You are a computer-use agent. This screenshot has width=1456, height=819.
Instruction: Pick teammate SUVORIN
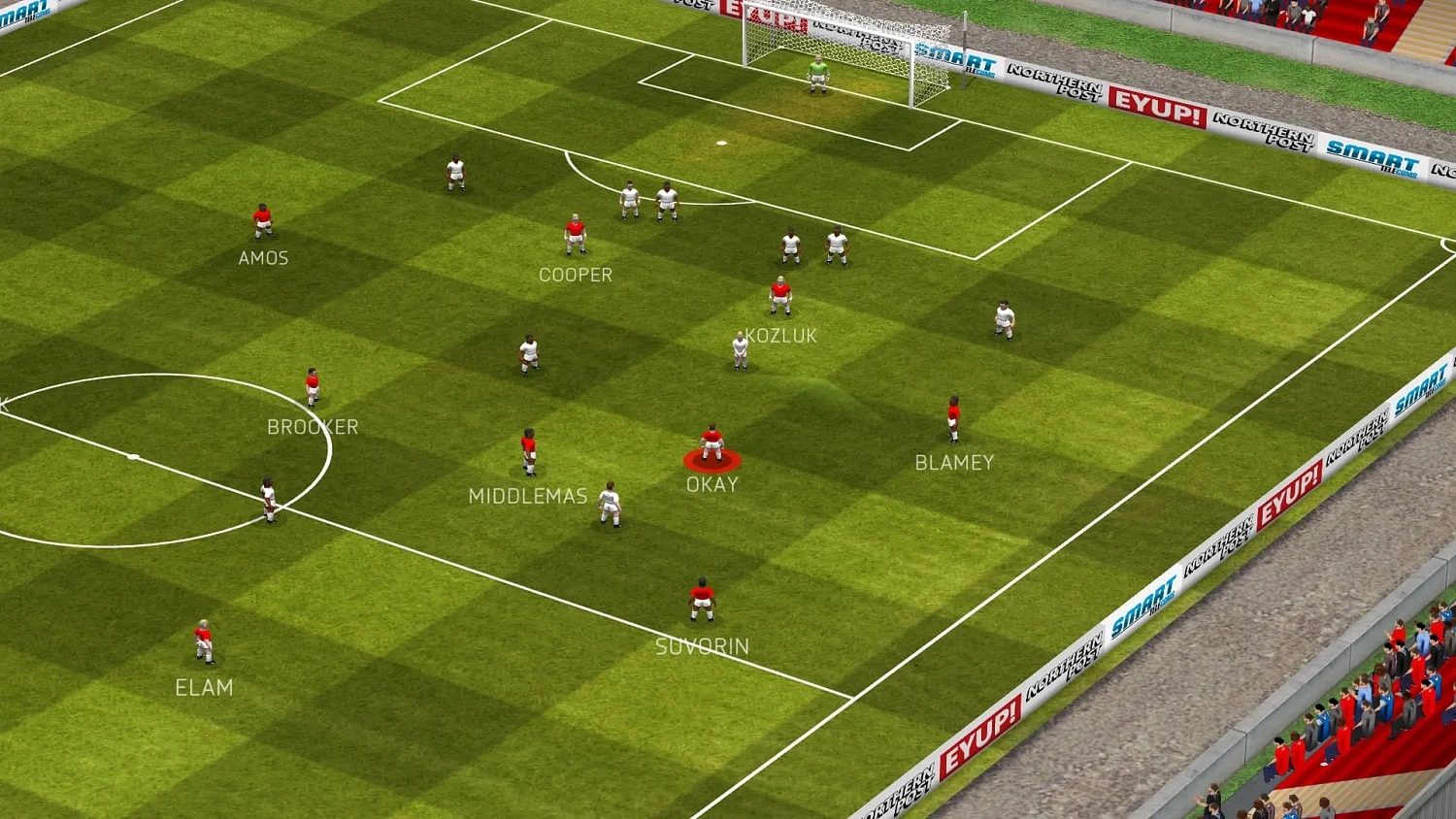pyautogui.click(x=702, y=600)
